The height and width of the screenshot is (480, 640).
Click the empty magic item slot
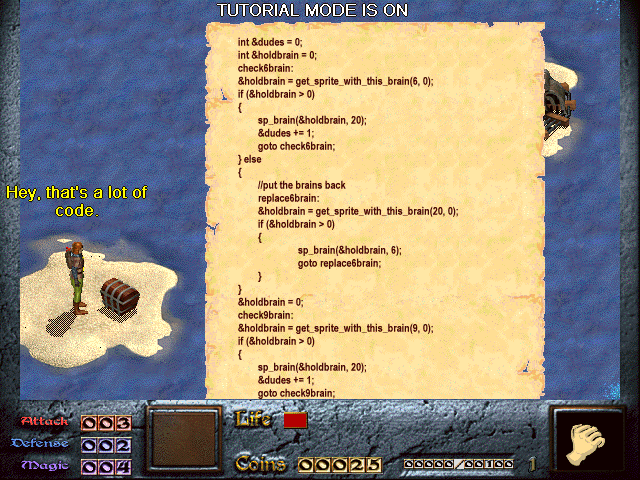click(183, 438)
